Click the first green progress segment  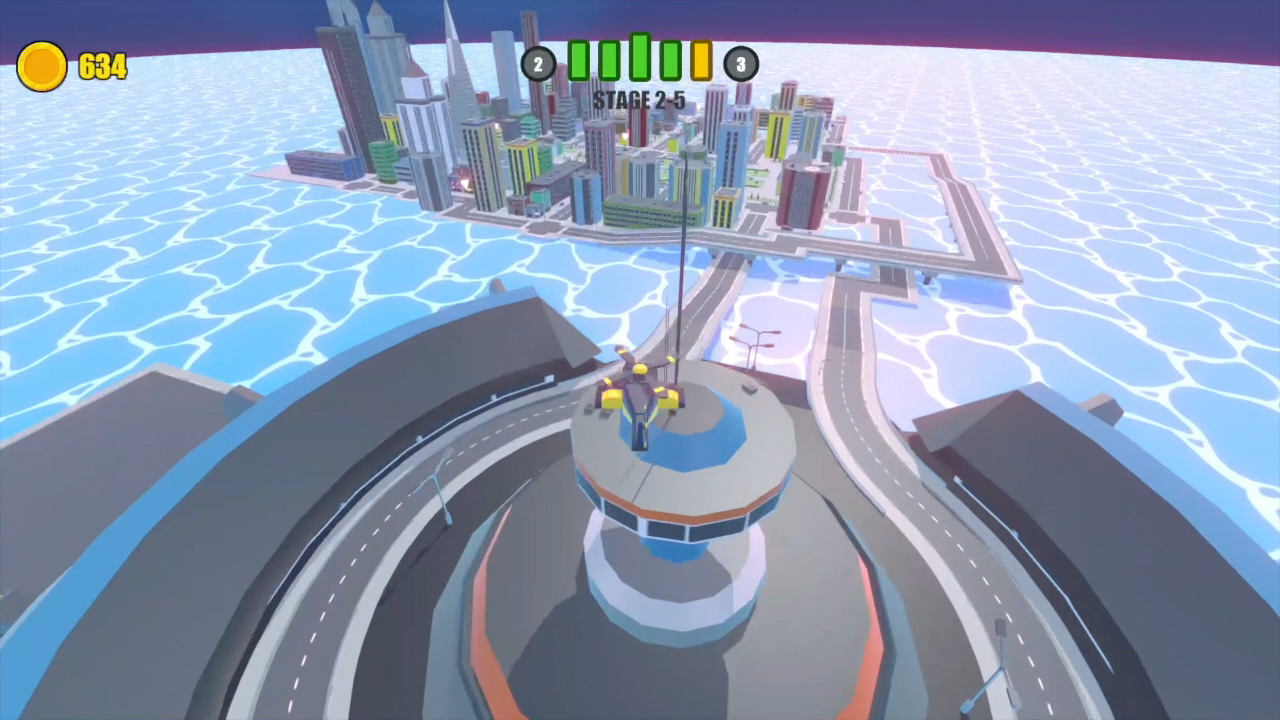[579, 60]
